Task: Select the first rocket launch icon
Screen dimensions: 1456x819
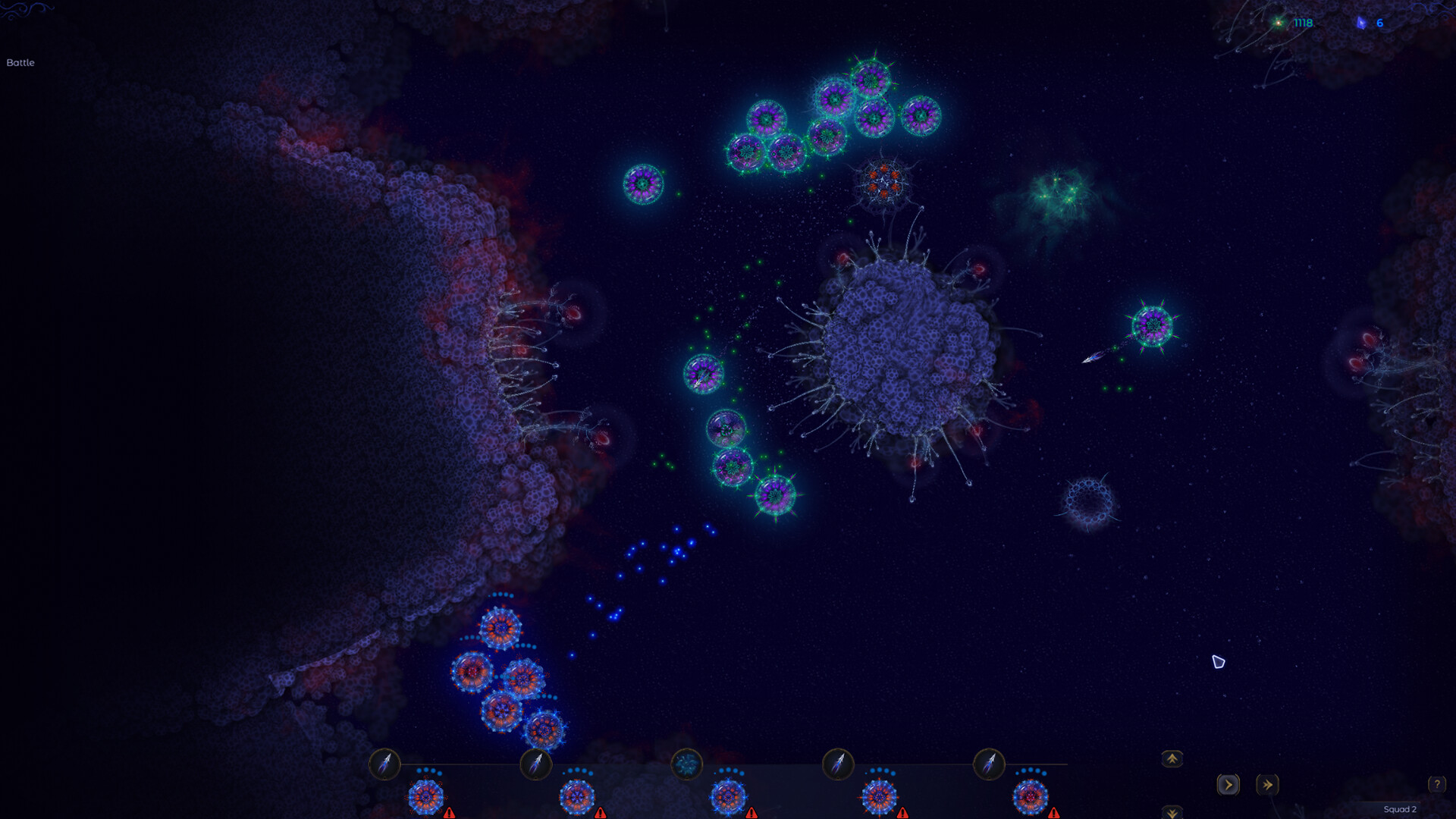Action: (x=384, y=764)
